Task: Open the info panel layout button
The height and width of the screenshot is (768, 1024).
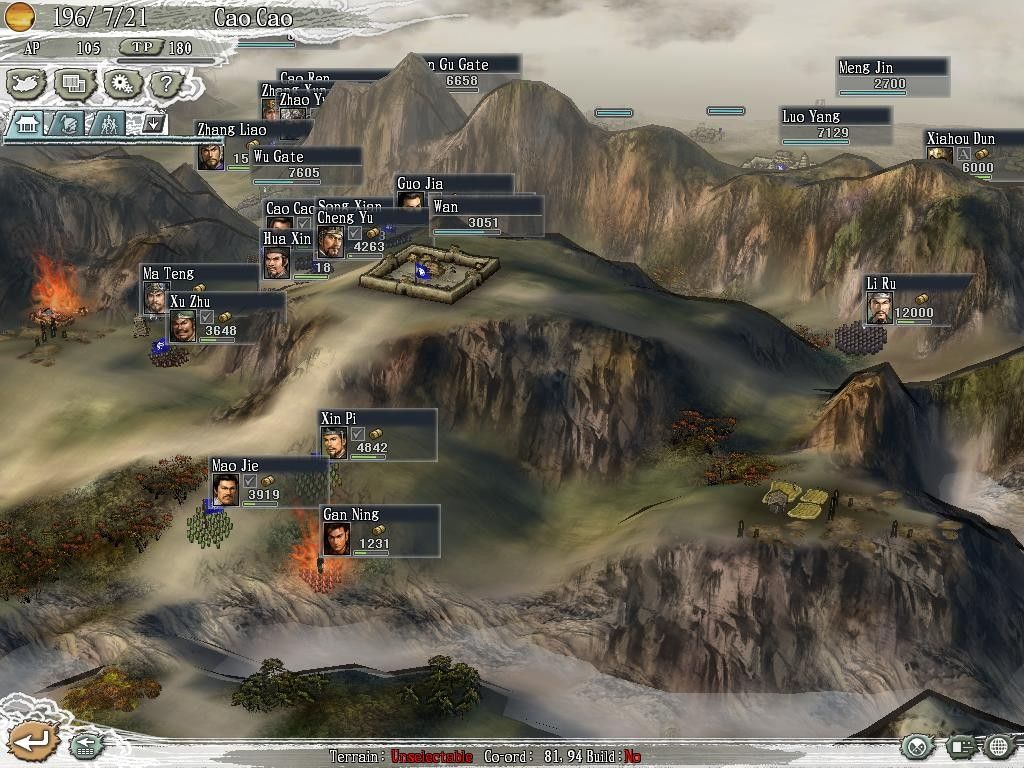Action: 959,746
